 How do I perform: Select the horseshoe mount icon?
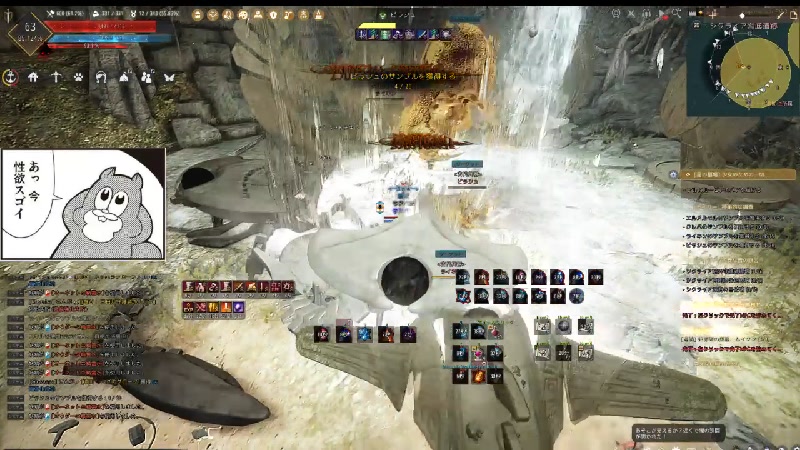tap(101, 77)
